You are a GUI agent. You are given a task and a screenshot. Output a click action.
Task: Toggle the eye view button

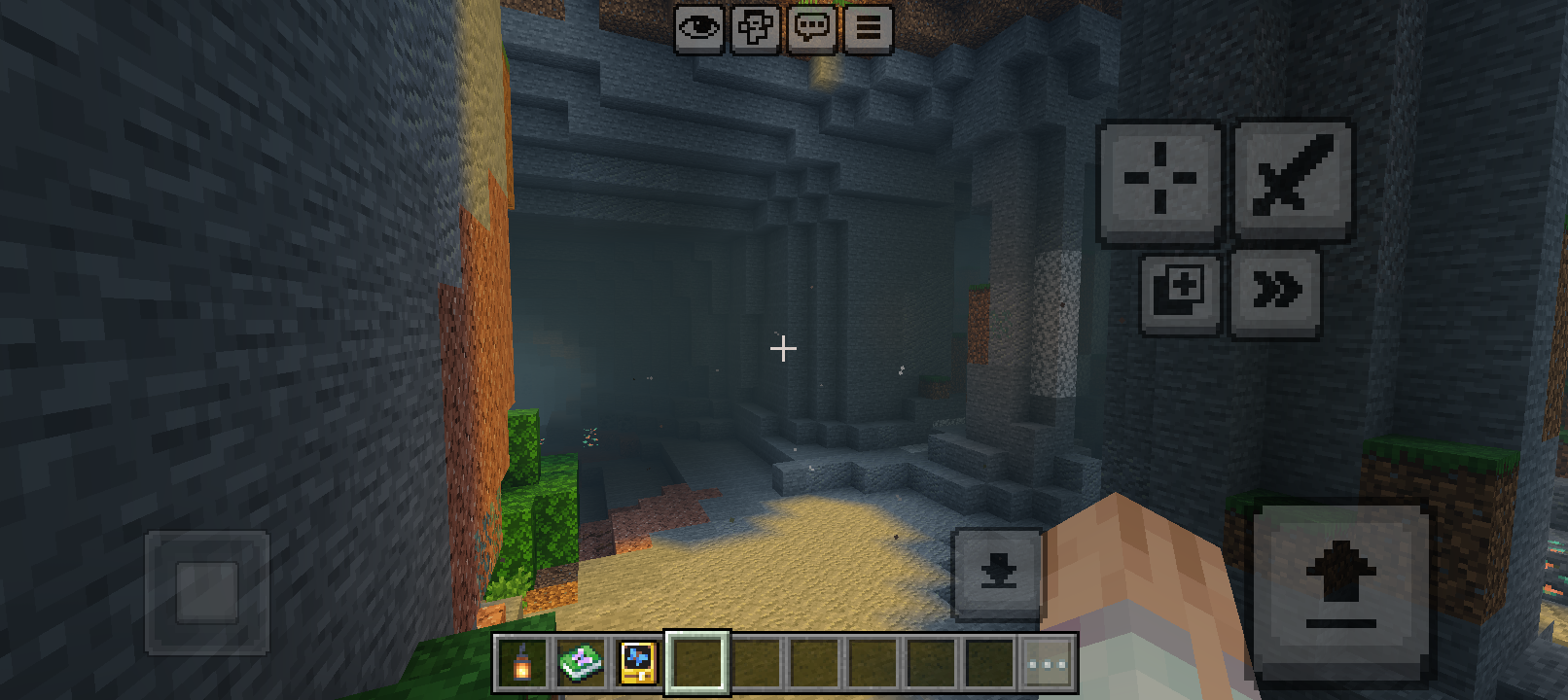point(698,28)
